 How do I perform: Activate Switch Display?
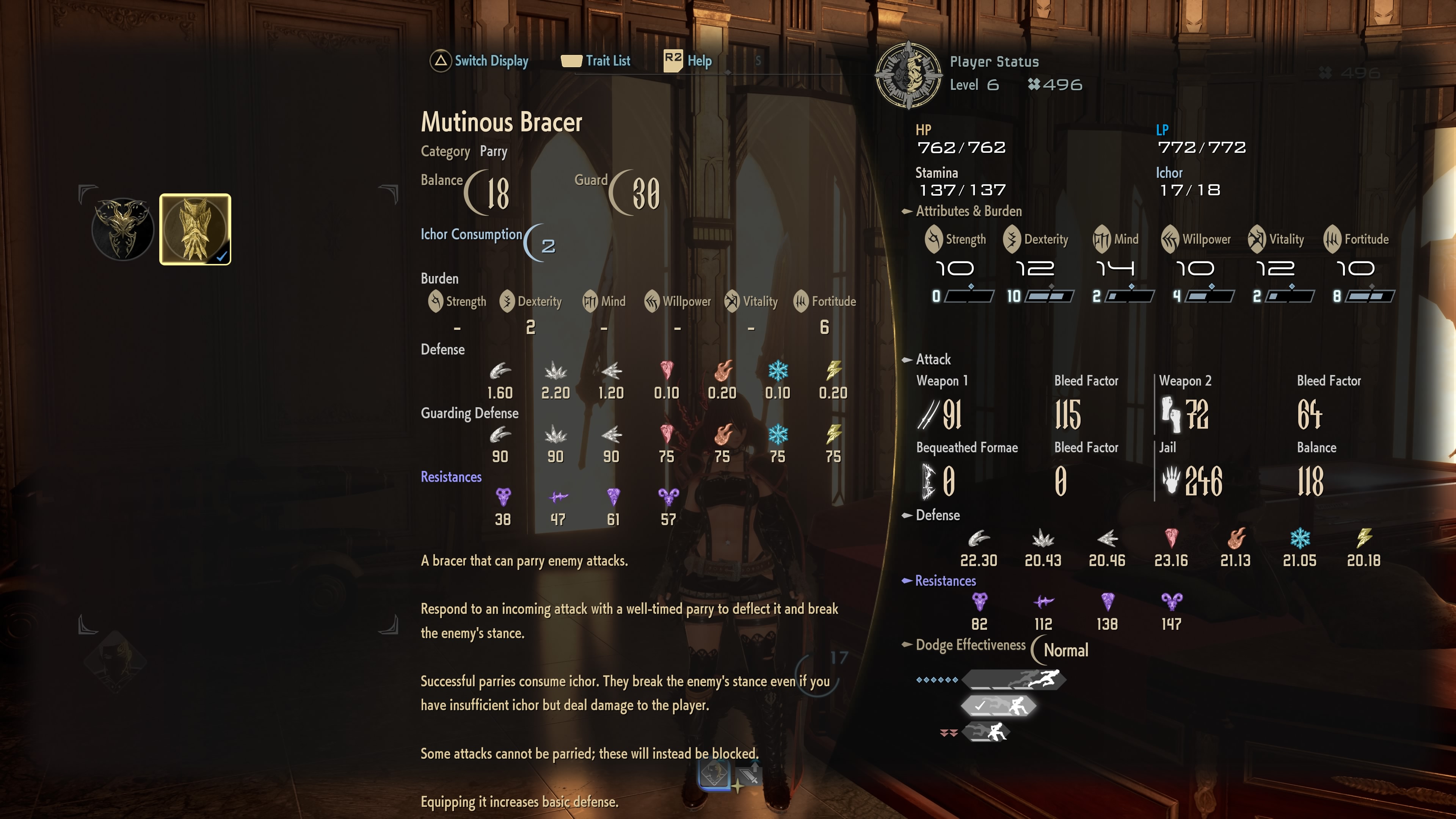(480, 61)
